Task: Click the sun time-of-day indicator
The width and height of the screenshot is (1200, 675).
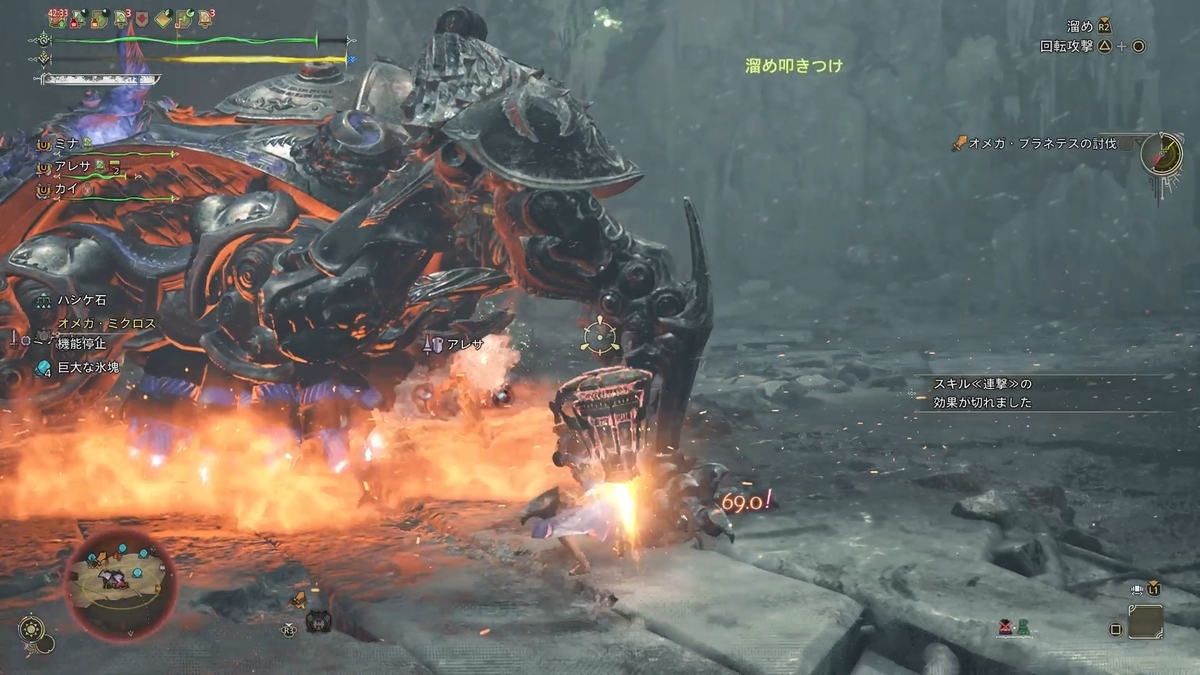Action: click(x=32, y=632)
